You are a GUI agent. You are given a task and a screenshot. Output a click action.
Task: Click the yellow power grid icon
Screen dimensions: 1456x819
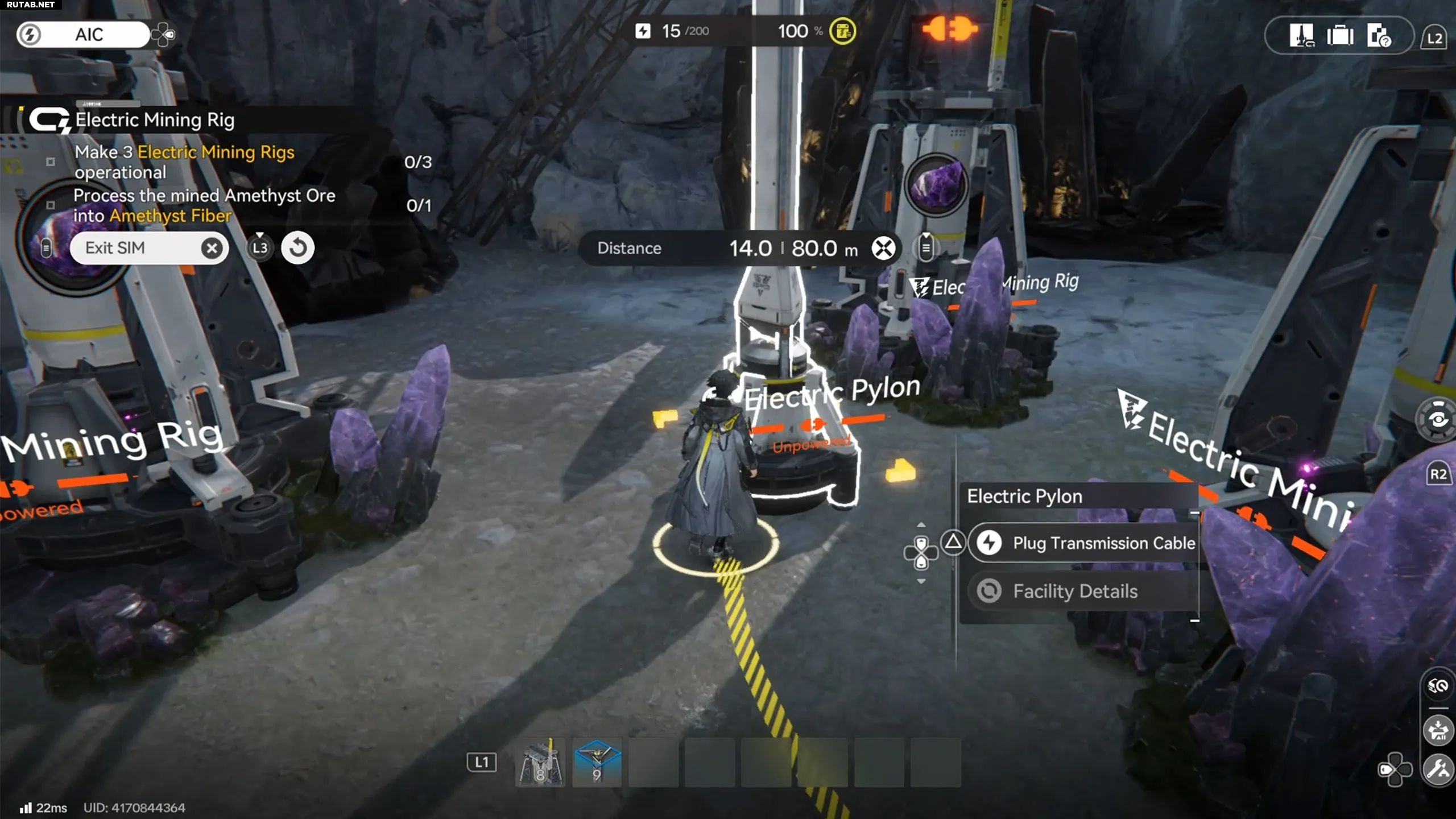coord(842,31)
